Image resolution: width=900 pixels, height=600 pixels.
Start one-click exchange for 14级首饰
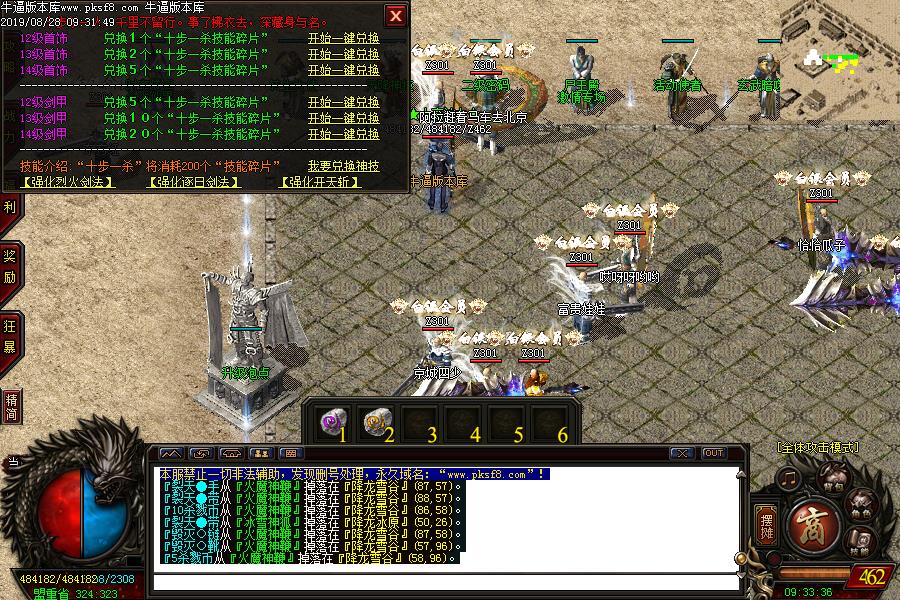tap(343, 70)
